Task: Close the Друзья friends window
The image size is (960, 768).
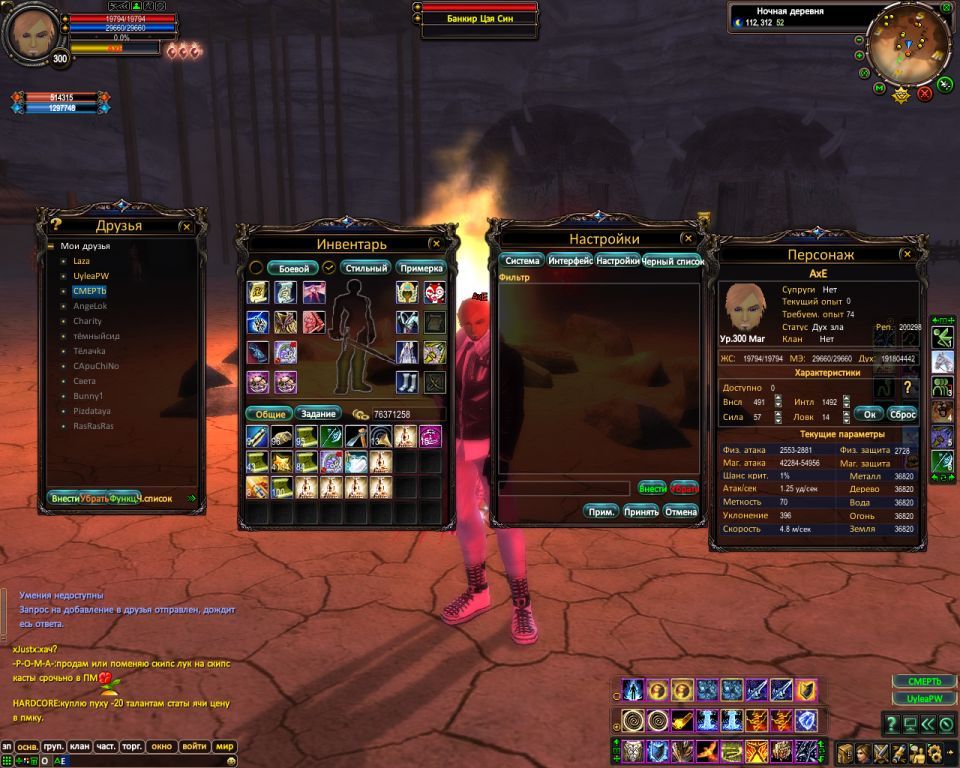Action: coord(186,226)
